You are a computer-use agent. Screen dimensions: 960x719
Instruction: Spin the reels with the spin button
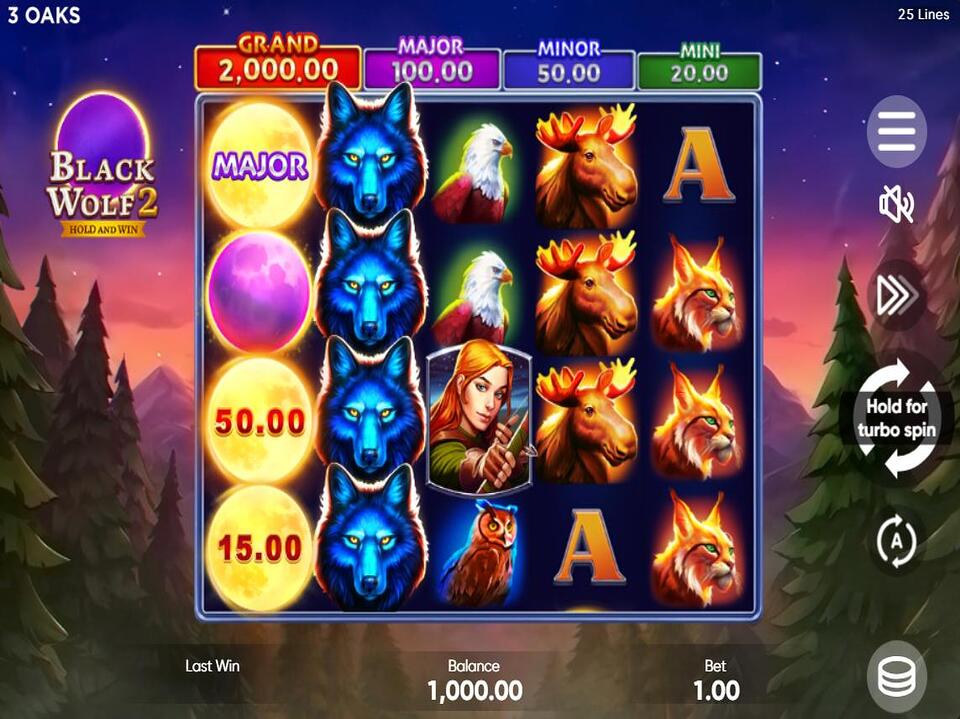pos(897,419)
